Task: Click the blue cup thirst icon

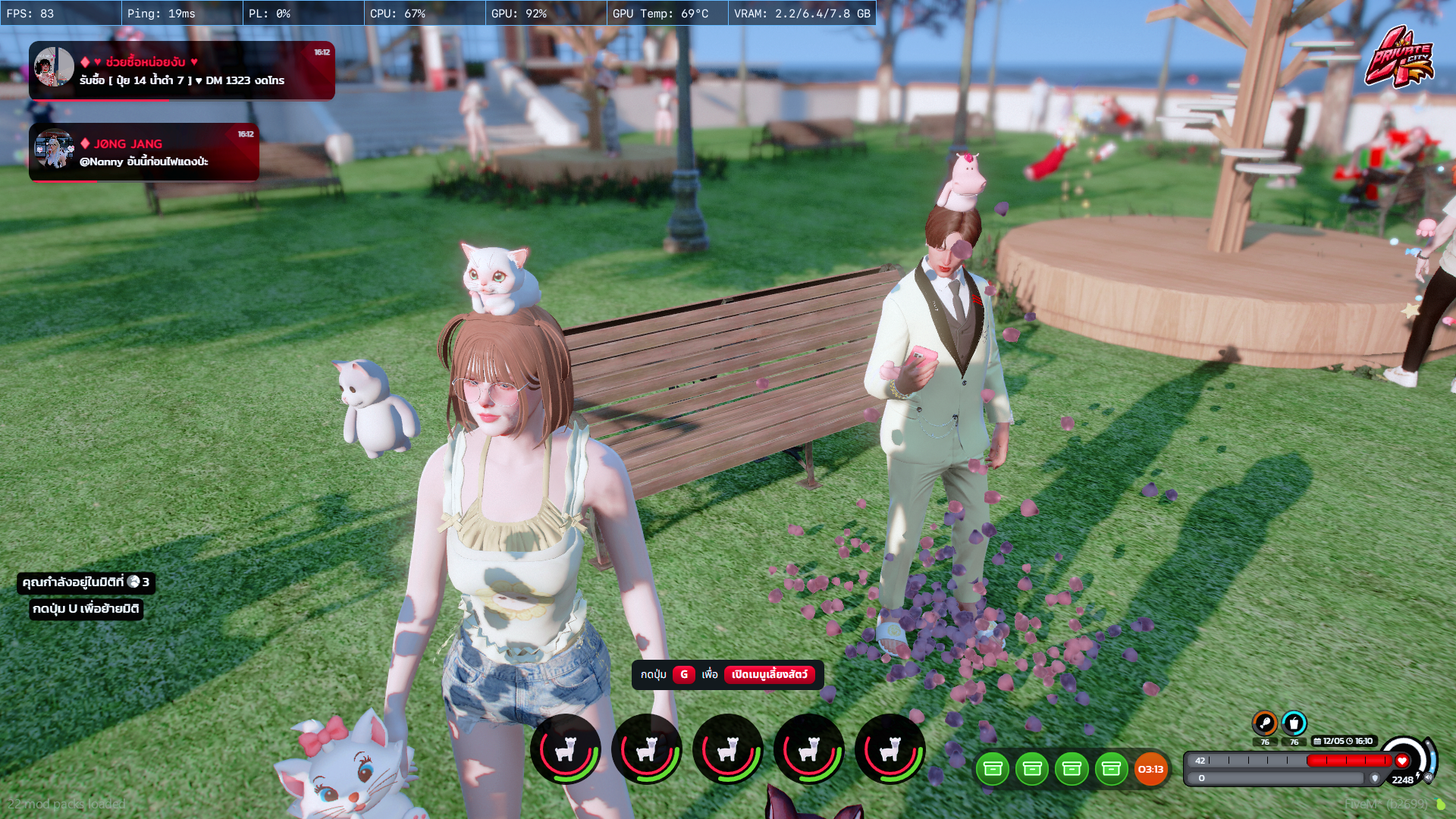Action: pos(1294,723)
